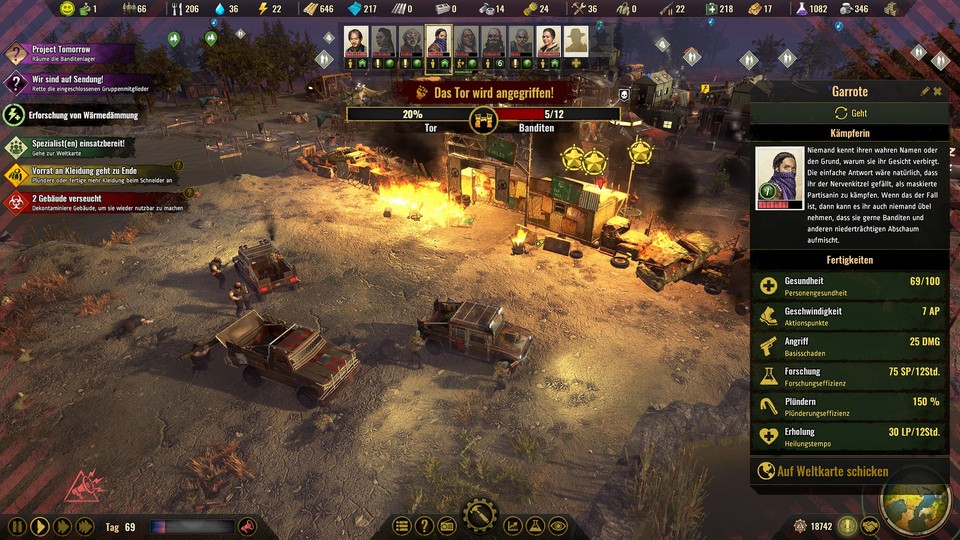Close the Garrote character panel
This screenshot has width=960, height=540.
tap(938, 91)
